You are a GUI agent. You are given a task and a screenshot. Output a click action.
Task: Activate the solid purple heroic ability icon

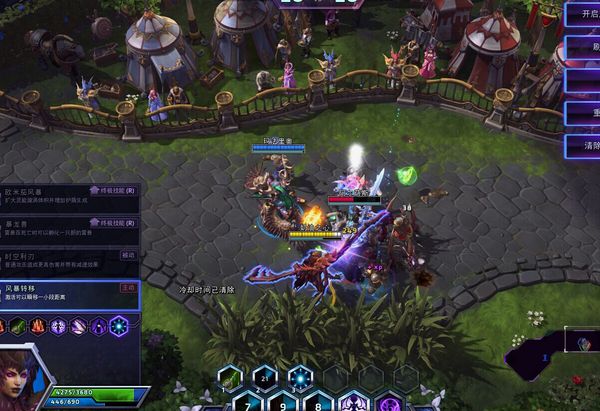click(x=353, y=402)
